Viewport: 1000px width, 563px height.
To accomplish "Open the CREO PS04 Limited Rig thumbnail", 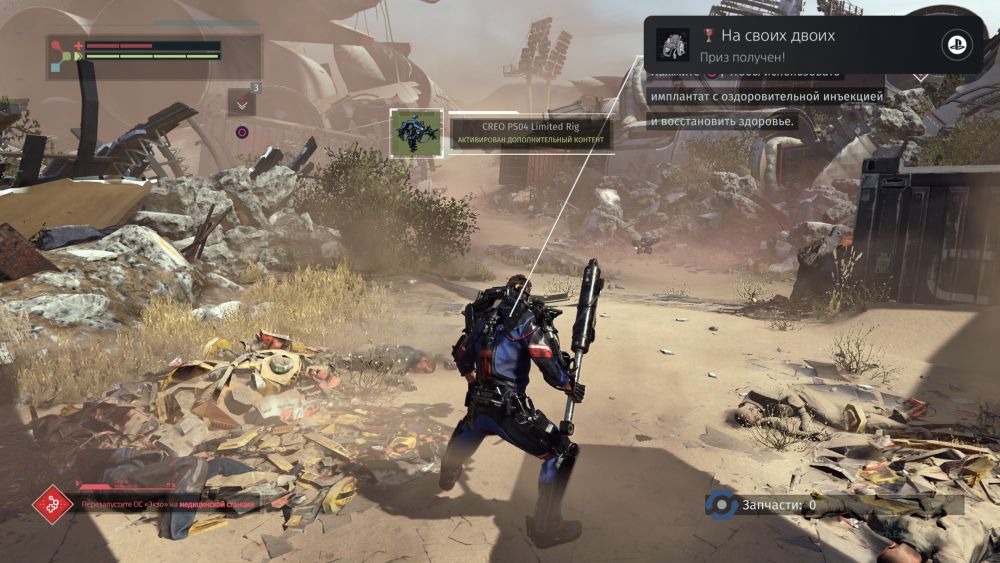I will click(416, 132).
